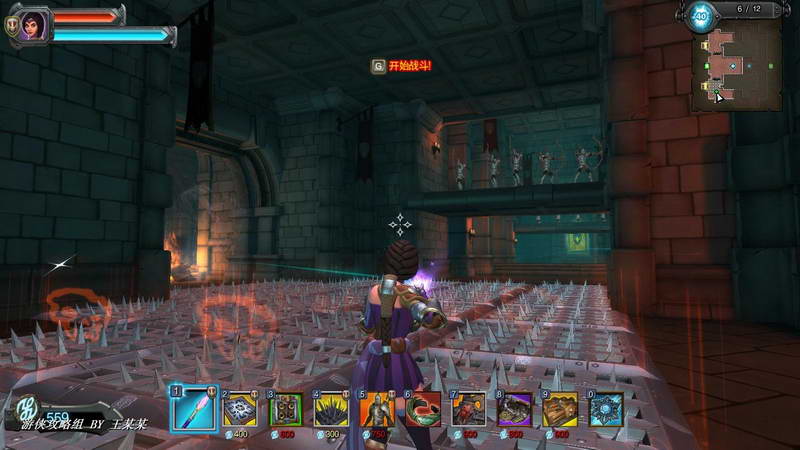The width and height of the screenshot is (800, 450).
Task: Choose the floor spike trap in slot 2
Action: coord(240,409)
